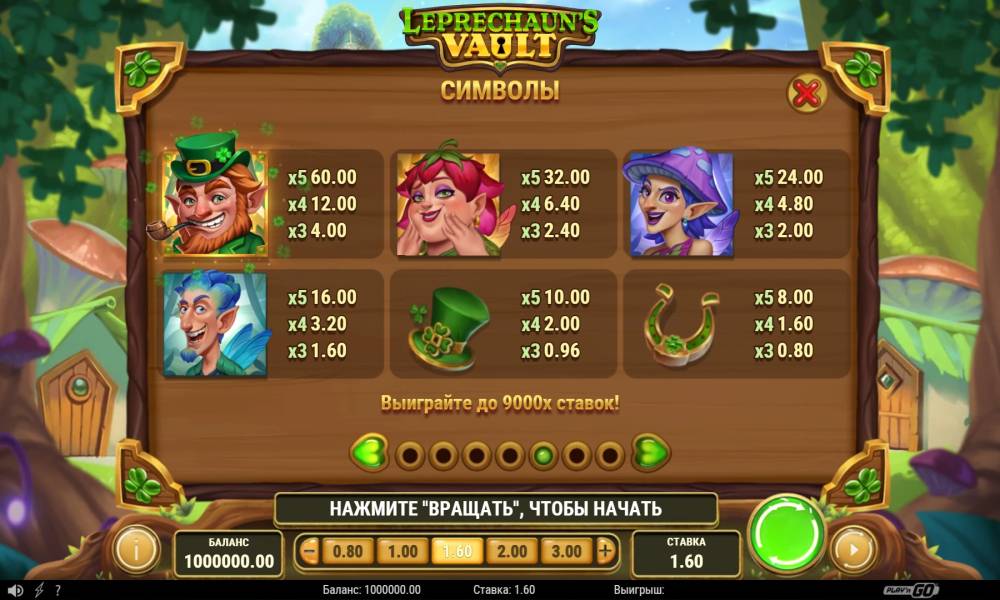Close the symbols paytable with the red X
Viewport: 1000px width, 600px height.
[806, 94]
